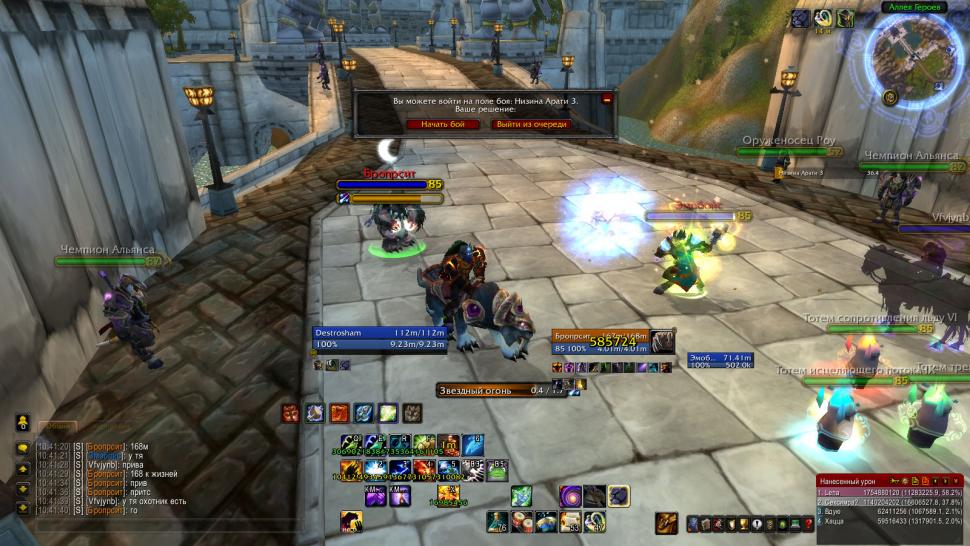Click the 'Нанесенный урон' damage meter title
The image size is (970, 546).
click(x=848, y=481)
